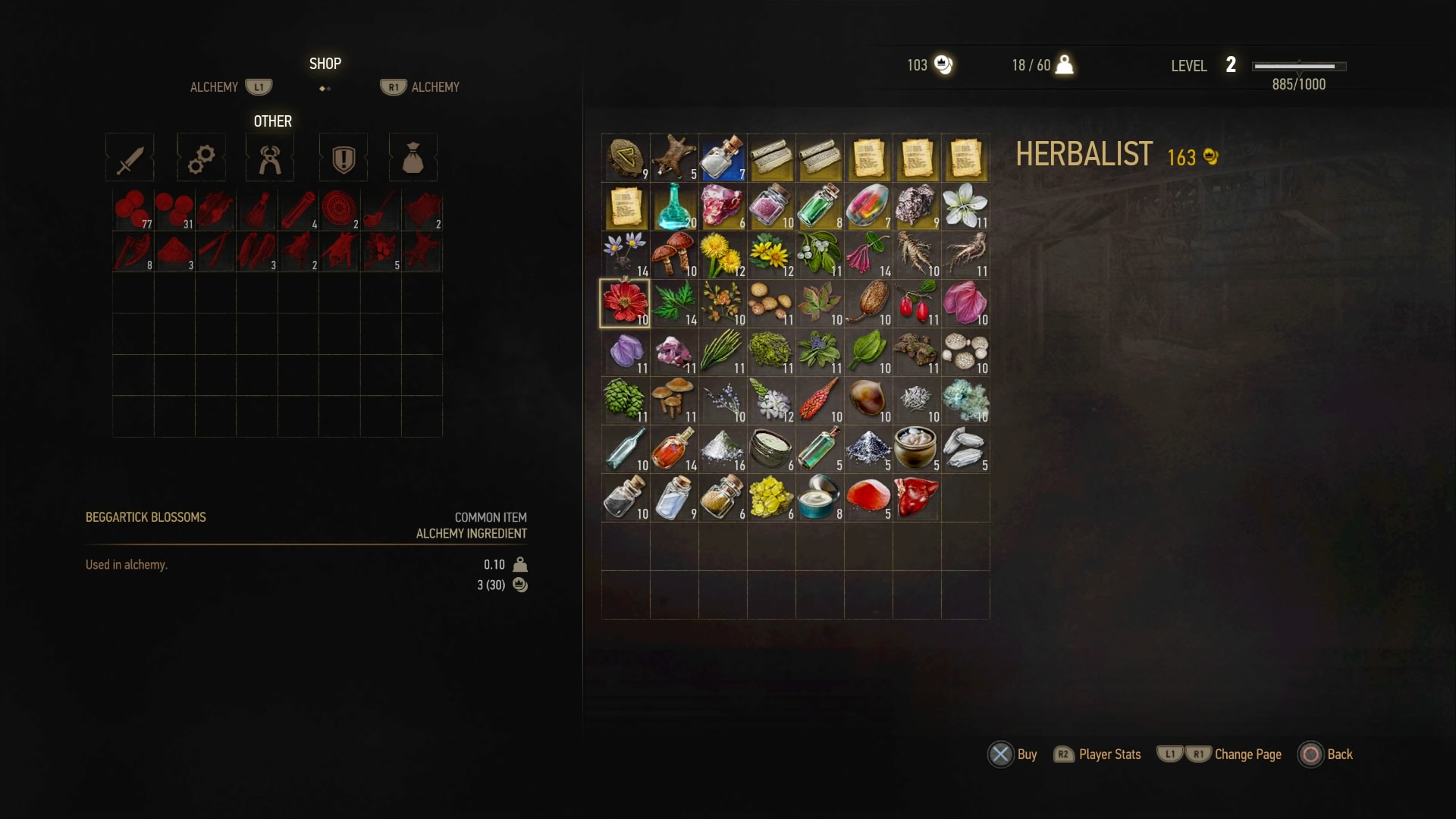Image resolution: width=1456 pixels, height=819 pixels.
Task: Click the highlighted Beggartick Blossoms slot
Action: 625,303
